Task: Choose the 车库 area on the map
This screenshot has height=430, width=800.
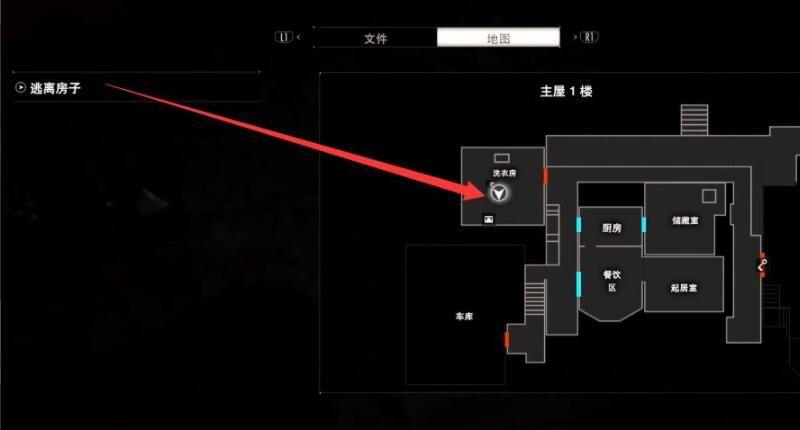Action: (463, 316)
